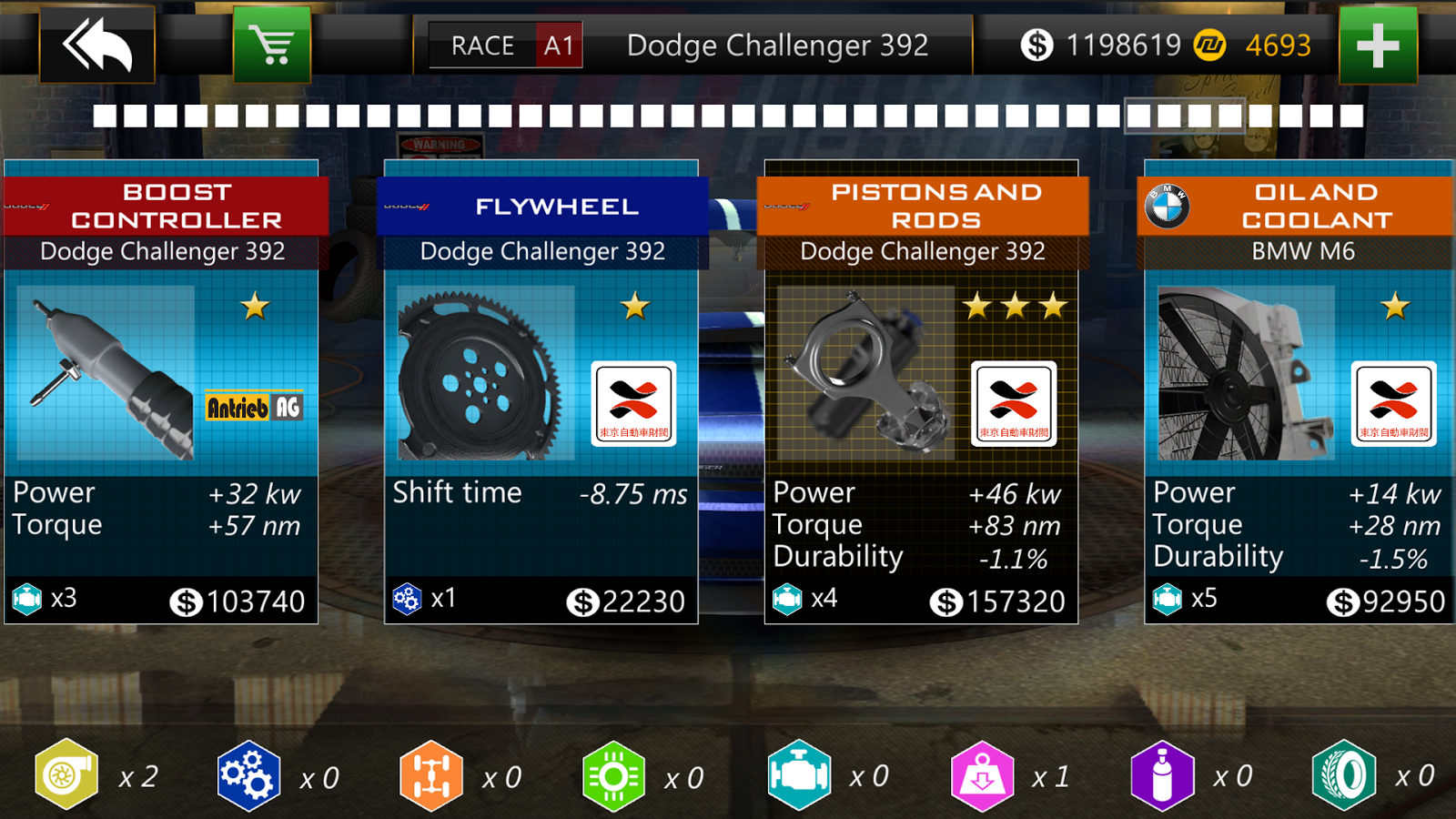Add currency with the green plus button
Image resolution: width=1456 pixels, height=819 pixels.
(1378, 45)
